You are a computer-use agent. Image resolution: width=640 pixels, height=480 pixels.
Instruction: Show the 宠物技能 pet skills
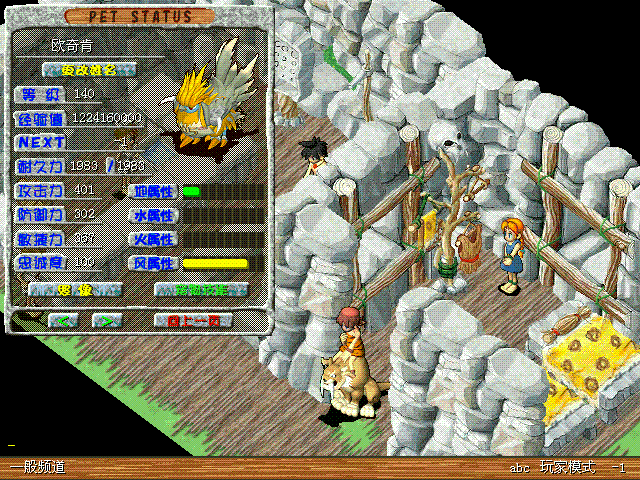(201, 290)
